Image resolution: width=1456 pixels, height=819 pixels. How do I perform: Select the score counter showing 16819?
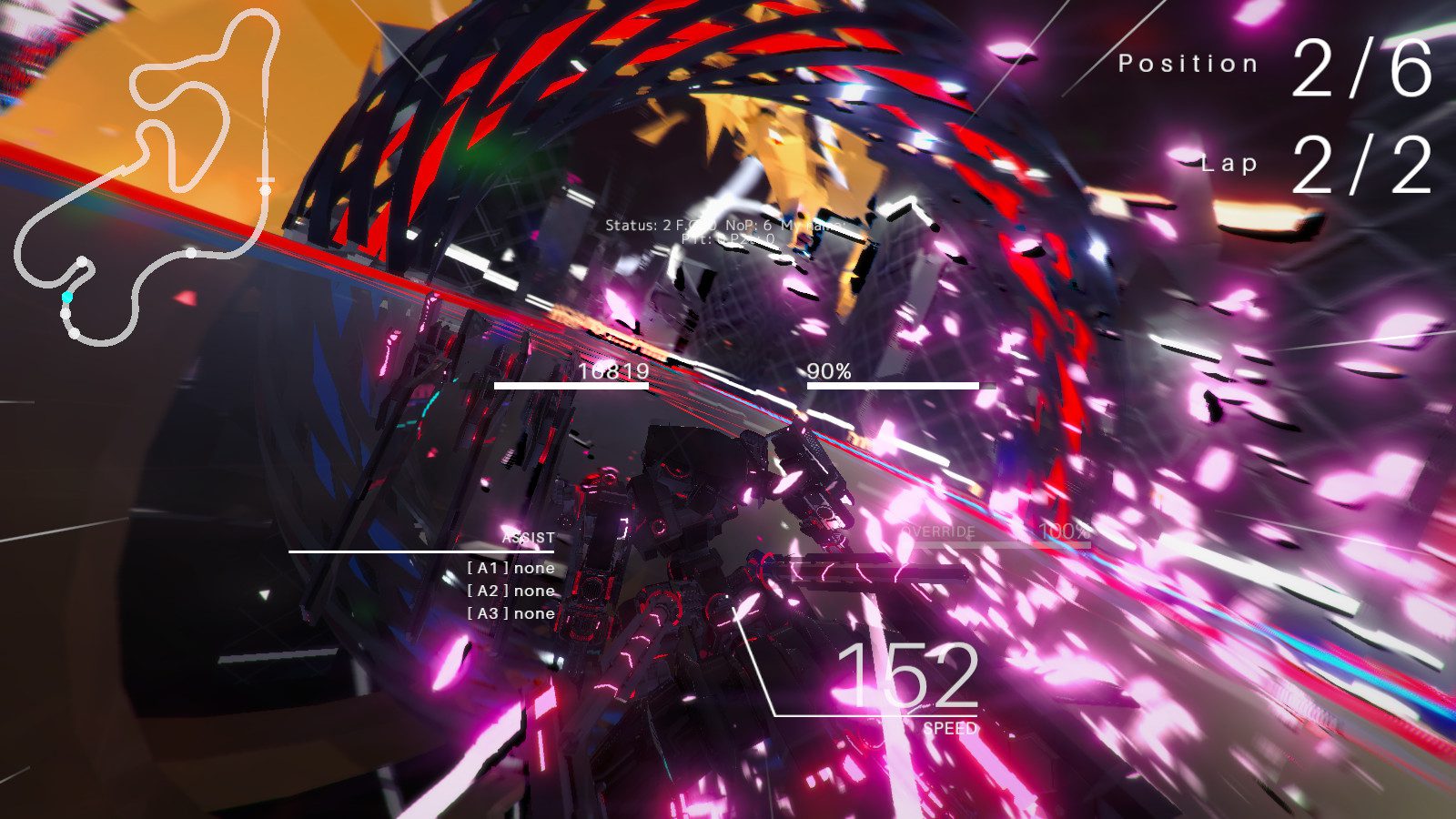612,371
